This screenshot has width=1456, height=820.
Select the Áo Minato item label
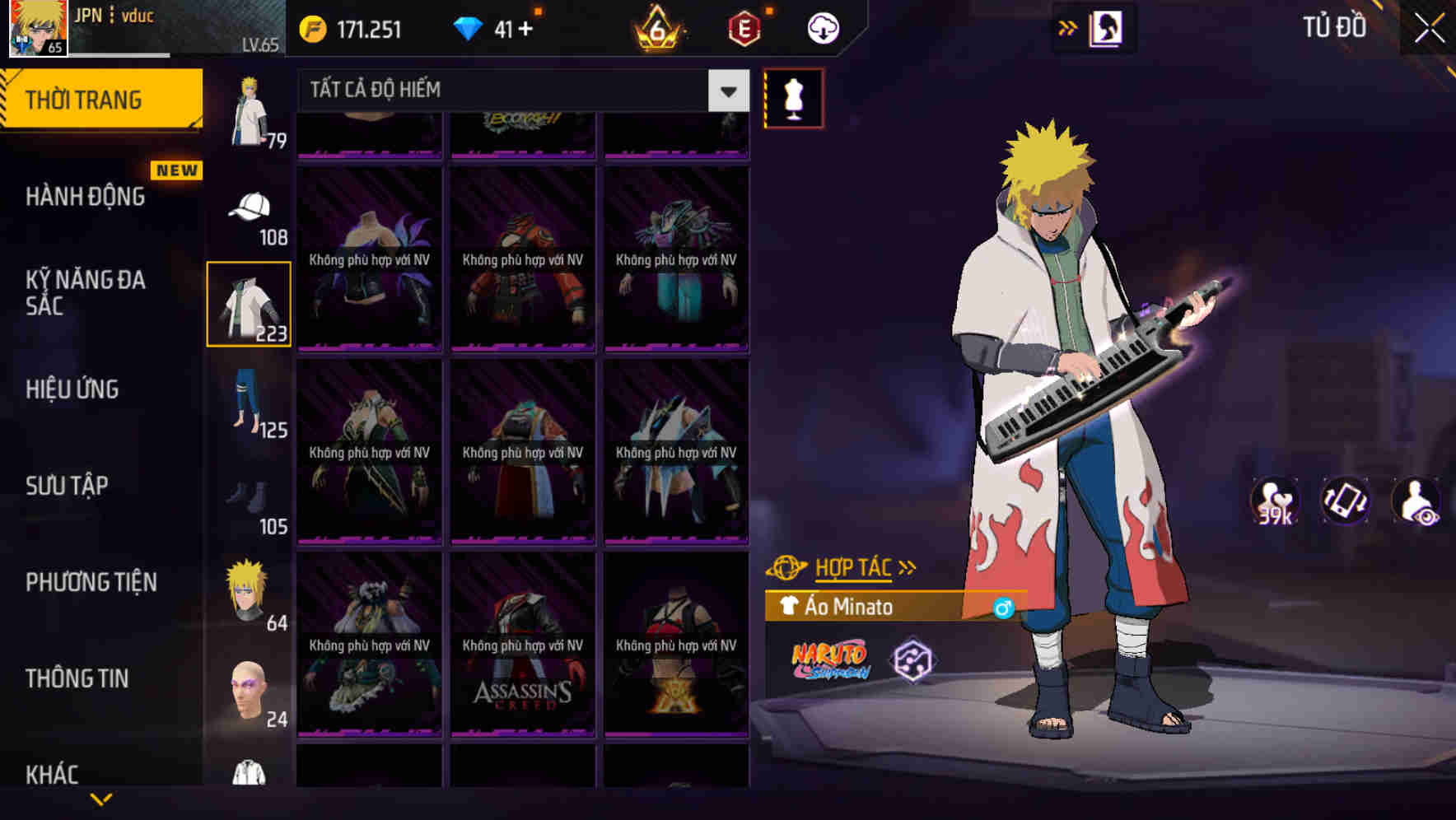[850, 607]
